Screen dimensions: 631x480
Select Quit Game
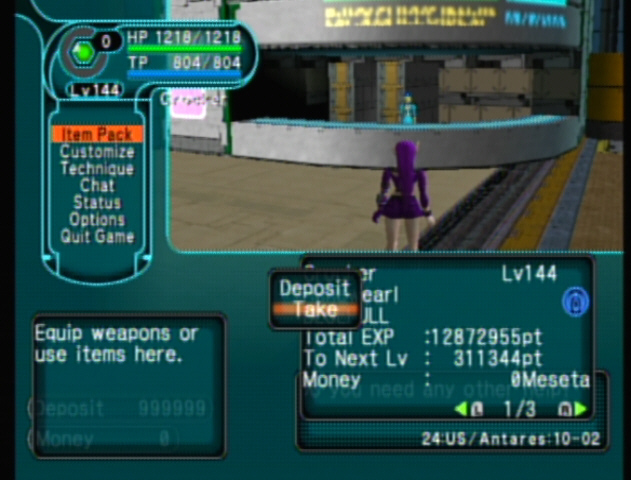pyautogui.click(x=97, y=237)
